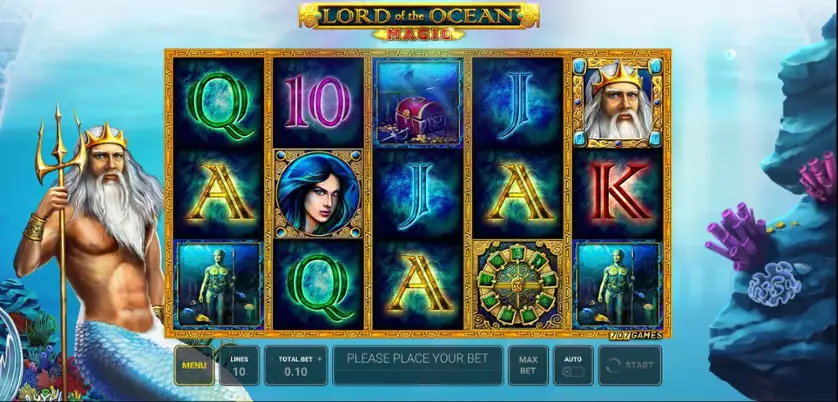Select the LINES count panel
838x402 pixels.
(239, 365)
